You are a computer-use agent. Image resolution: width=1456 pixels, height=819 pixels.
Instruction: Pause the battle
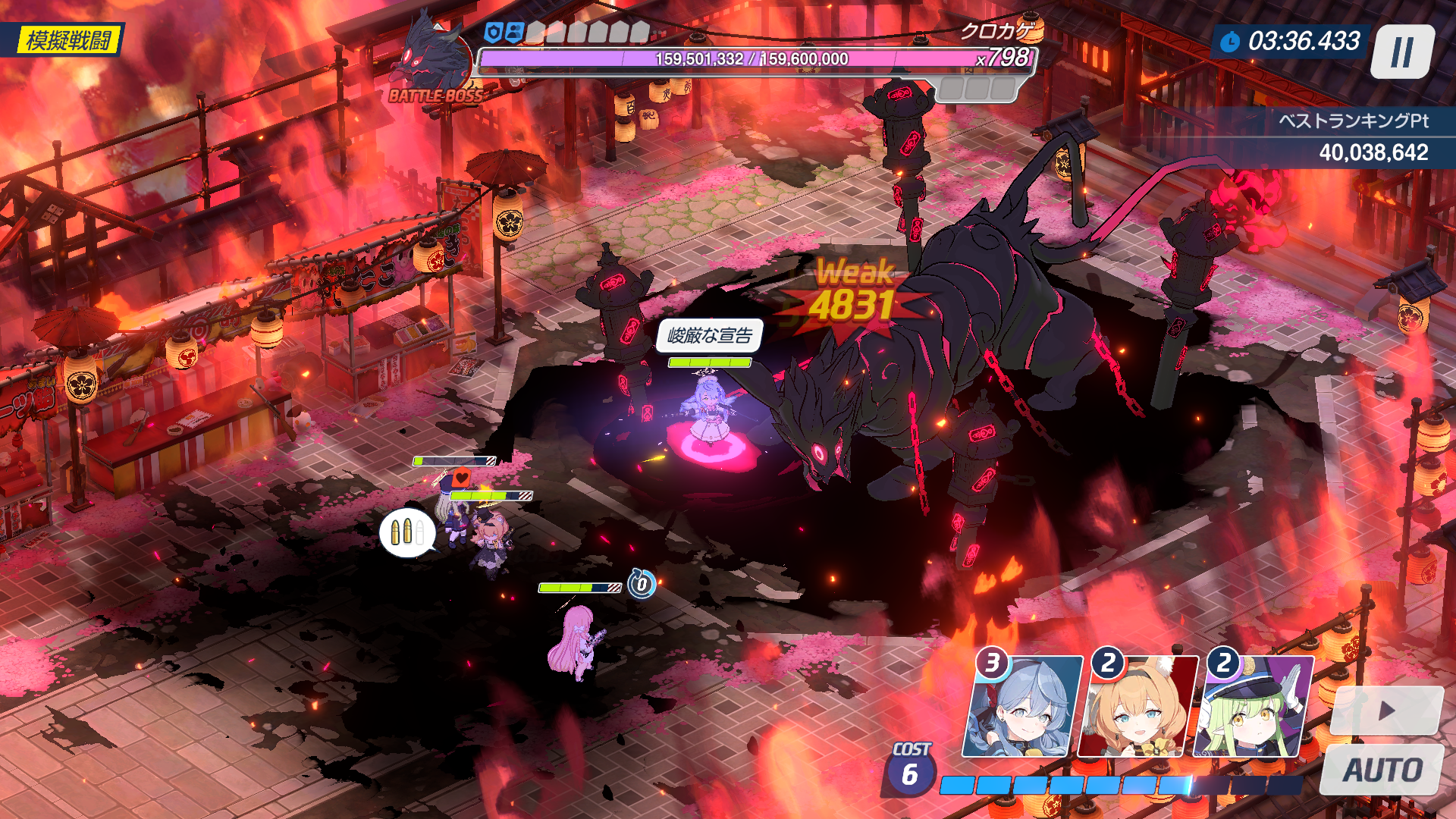1402,52
